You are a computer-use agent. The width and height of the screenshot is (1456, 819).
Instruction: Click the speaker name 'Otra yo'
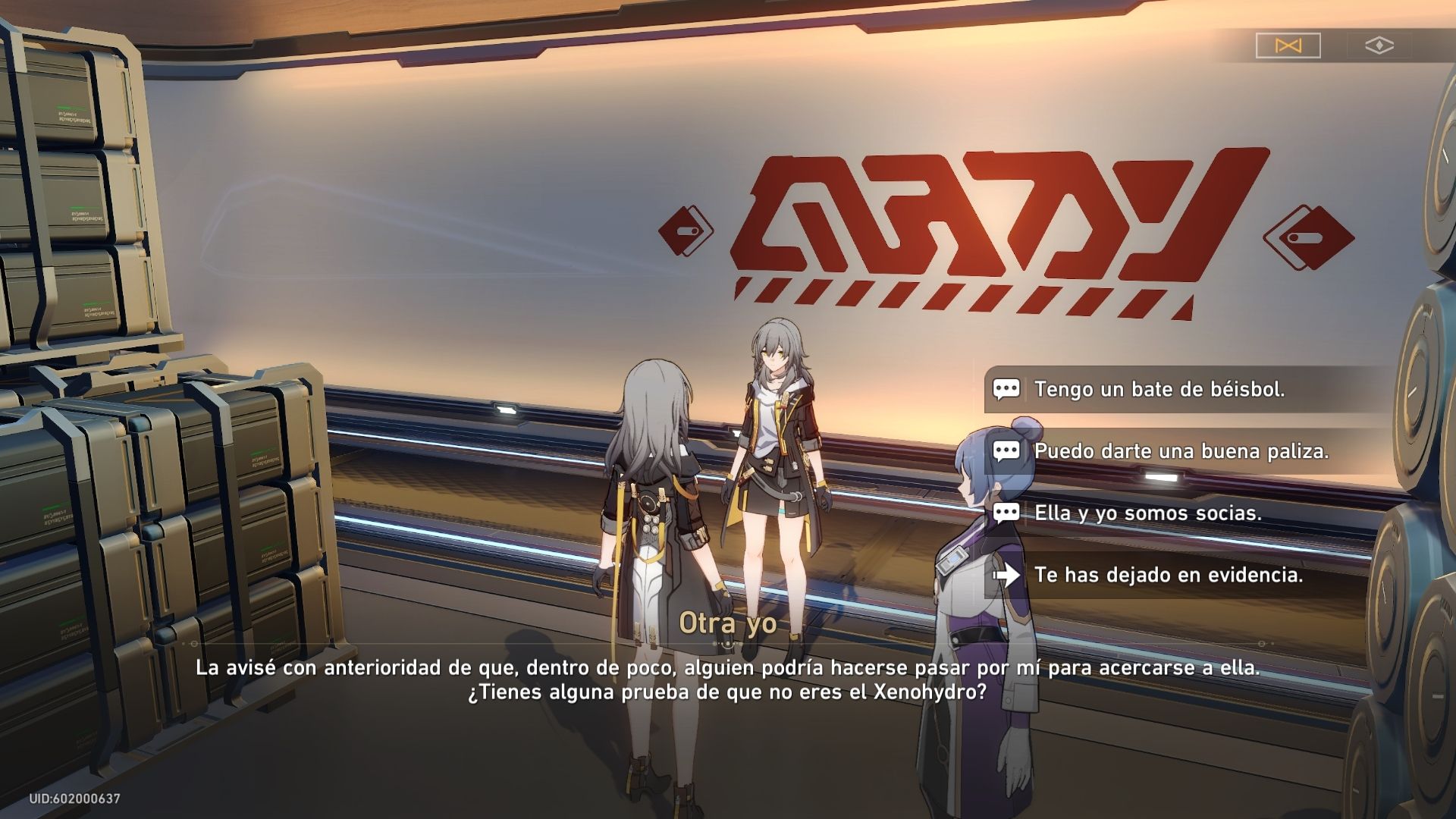coord(727,626)
